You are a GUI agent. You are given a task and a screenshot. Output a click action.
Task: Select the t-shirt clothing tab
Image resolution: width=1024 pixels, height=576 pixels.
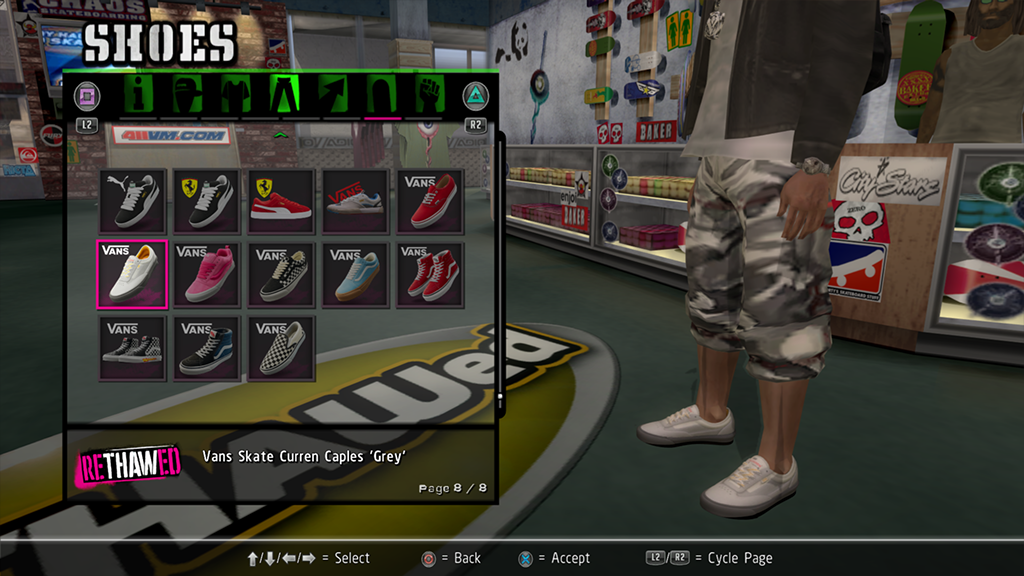click(x=236, y=95)
